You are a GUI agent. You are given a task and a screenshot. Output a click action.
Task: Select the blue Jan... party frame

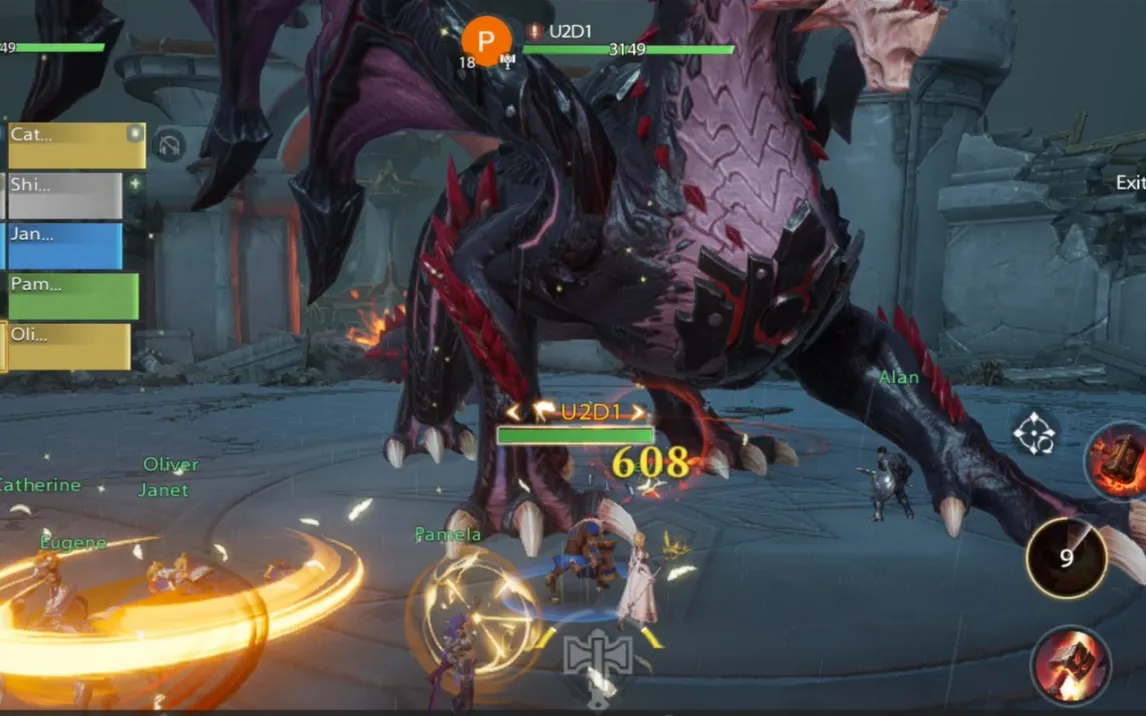[x=65, y=246]
